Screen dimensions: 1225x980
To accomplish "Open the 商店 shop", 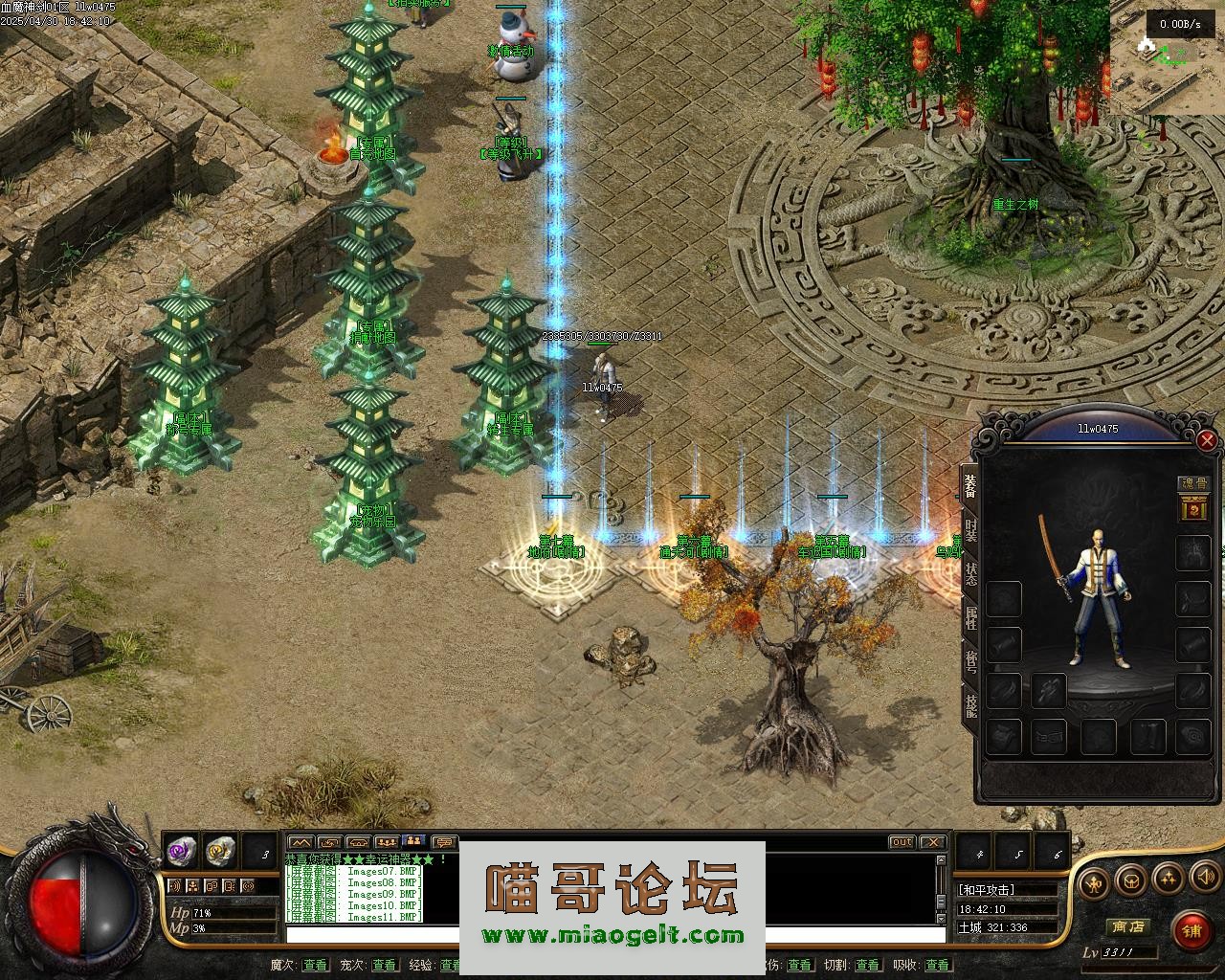I will 1126,926.
